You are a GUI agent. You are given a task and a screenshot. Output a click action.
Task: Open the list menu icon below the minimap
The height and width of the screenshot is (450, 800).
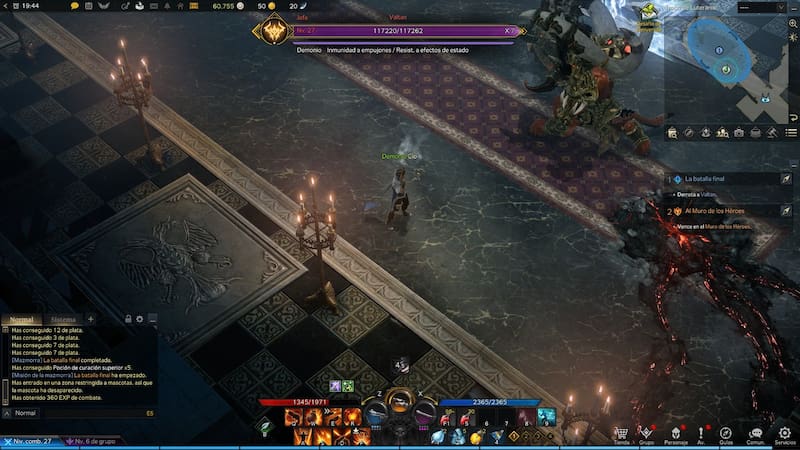point(791,132)
